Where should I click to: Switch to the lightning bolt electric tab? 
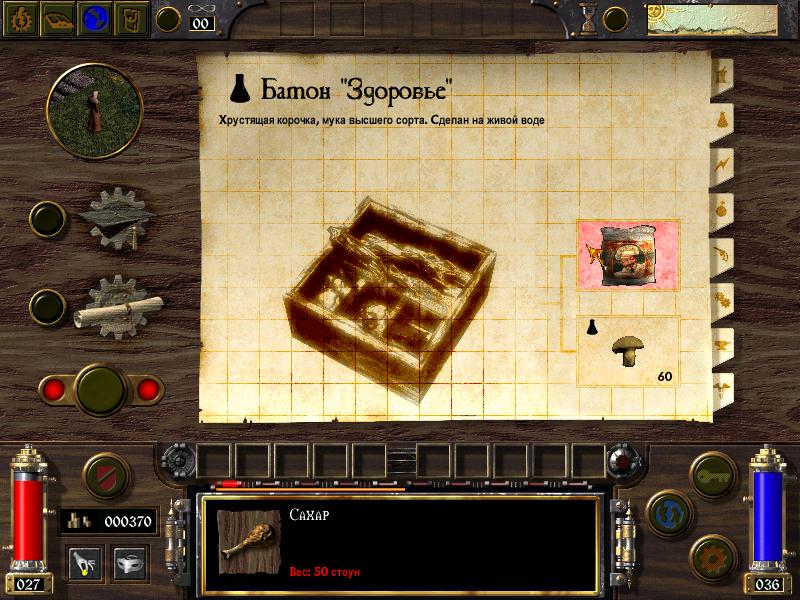click(721, 161)
